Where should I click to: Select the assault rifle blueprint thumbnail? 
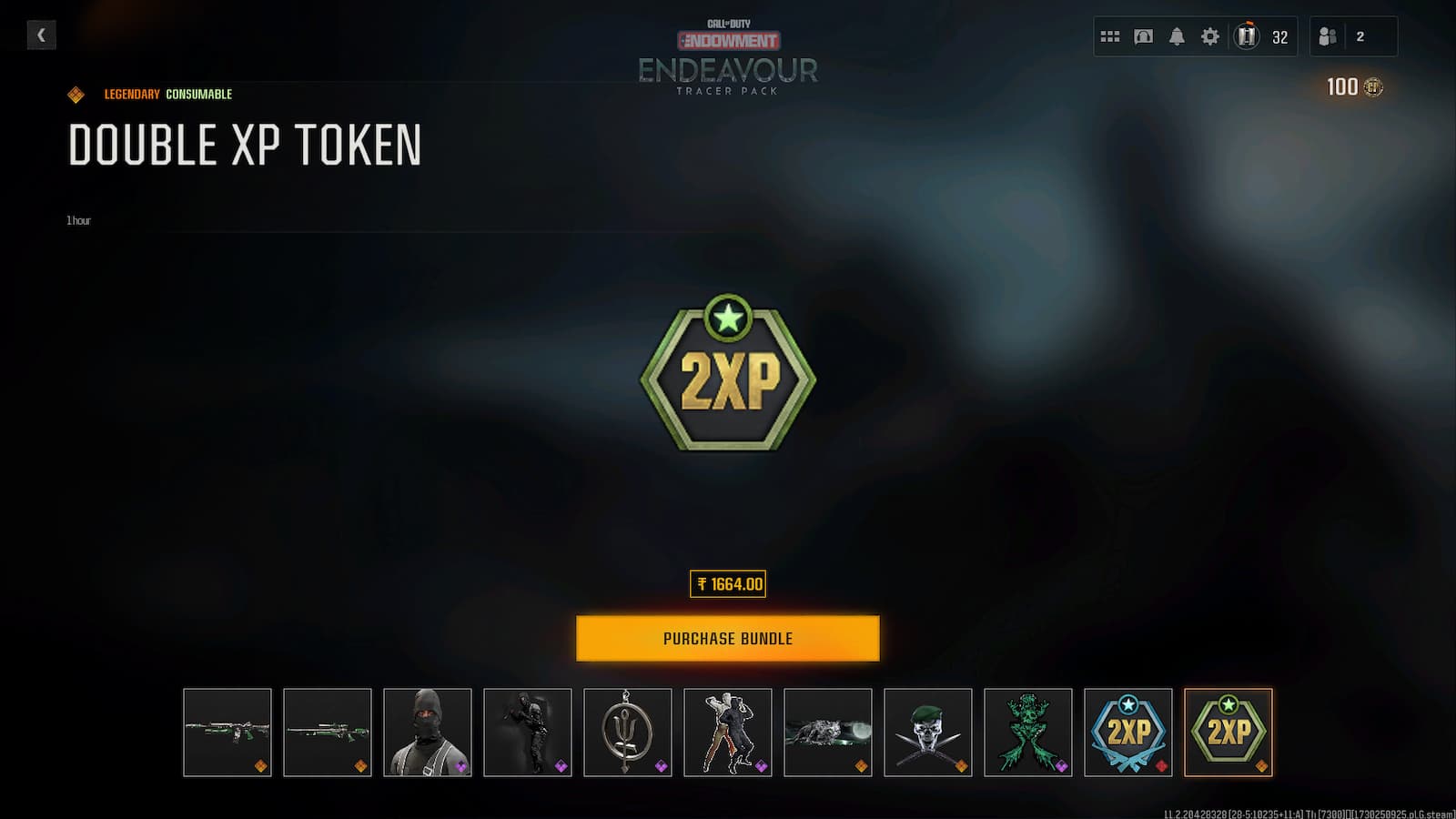click(x=227, y=733)
